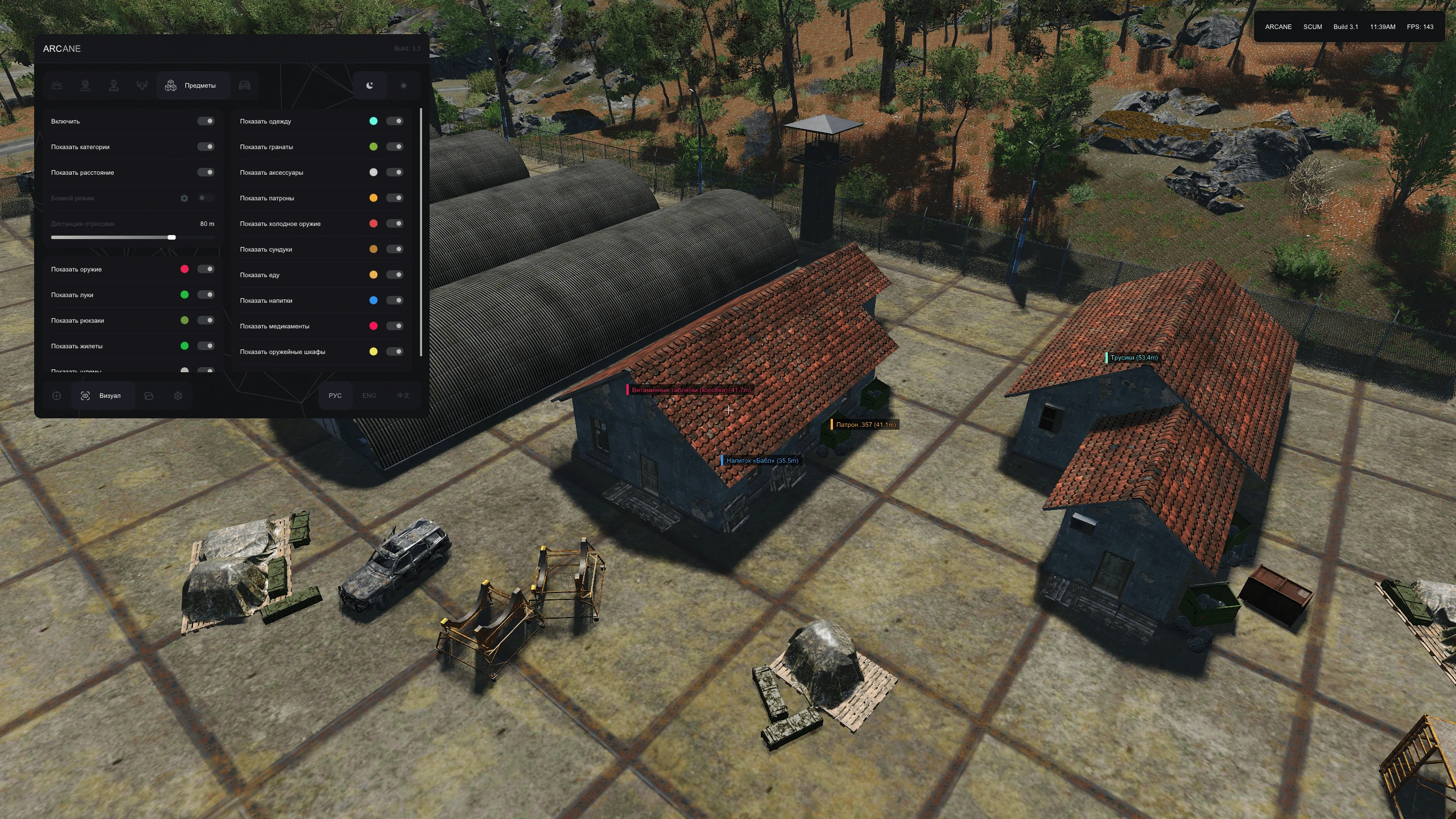The image size is (1456, 819).
Task: Toggle the "Включить" master switch
Action: [206, 121]
